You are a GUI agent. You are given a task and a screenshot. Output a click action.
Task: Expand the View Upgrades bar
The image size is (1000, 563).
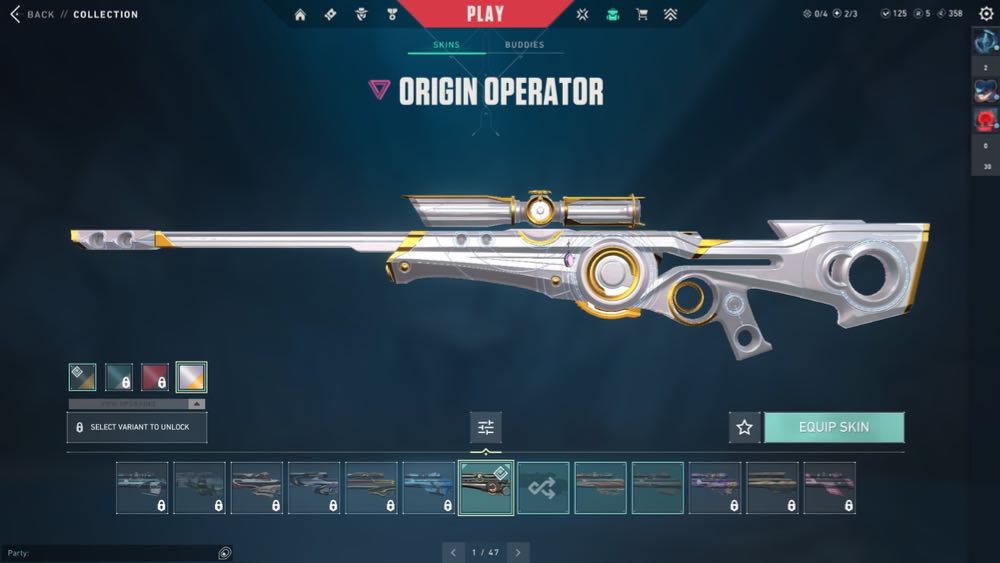137,404
